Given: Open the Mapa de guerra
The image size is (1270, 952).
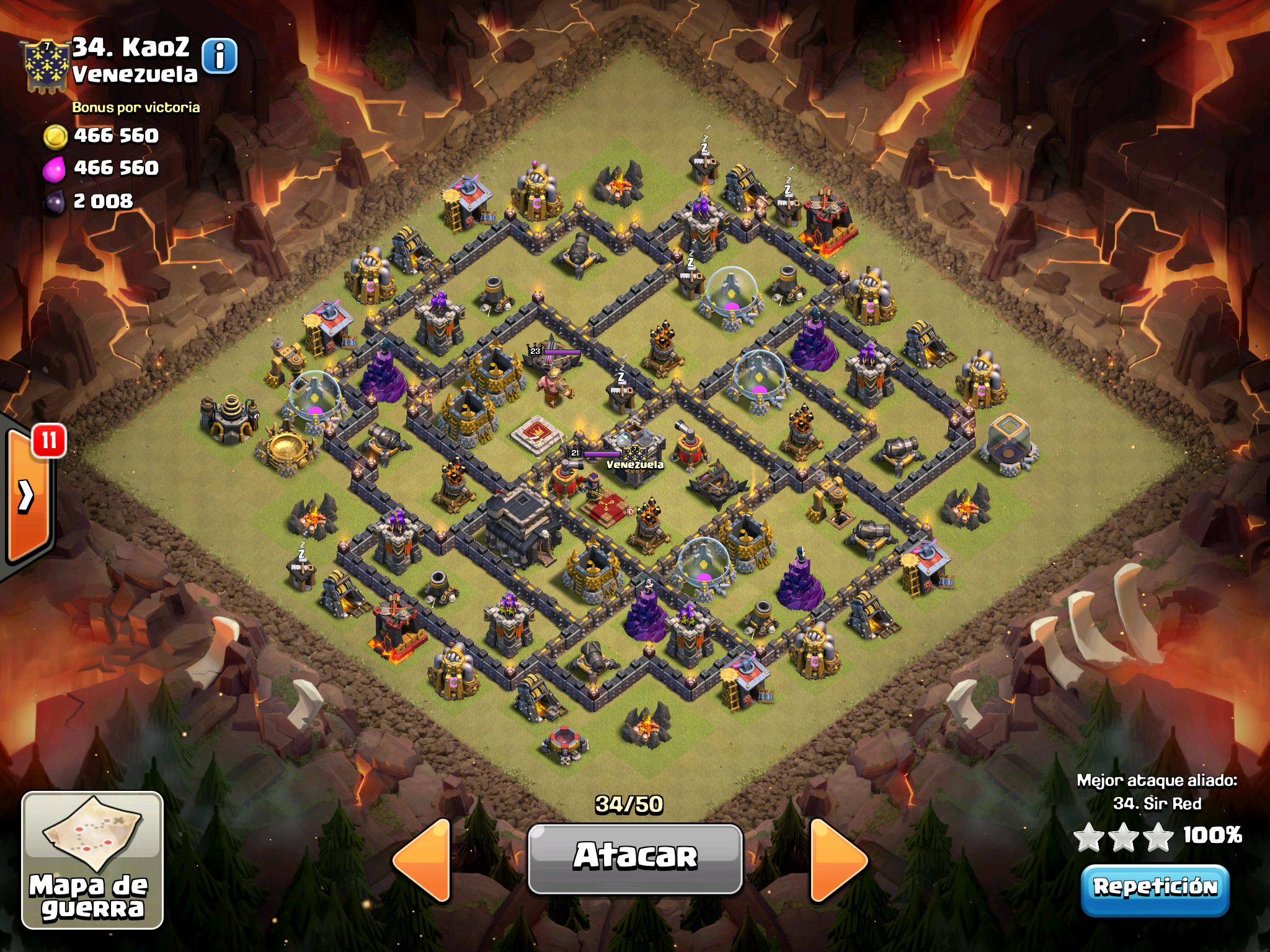Looking at the screenshot, I should (x=92, y=860).
